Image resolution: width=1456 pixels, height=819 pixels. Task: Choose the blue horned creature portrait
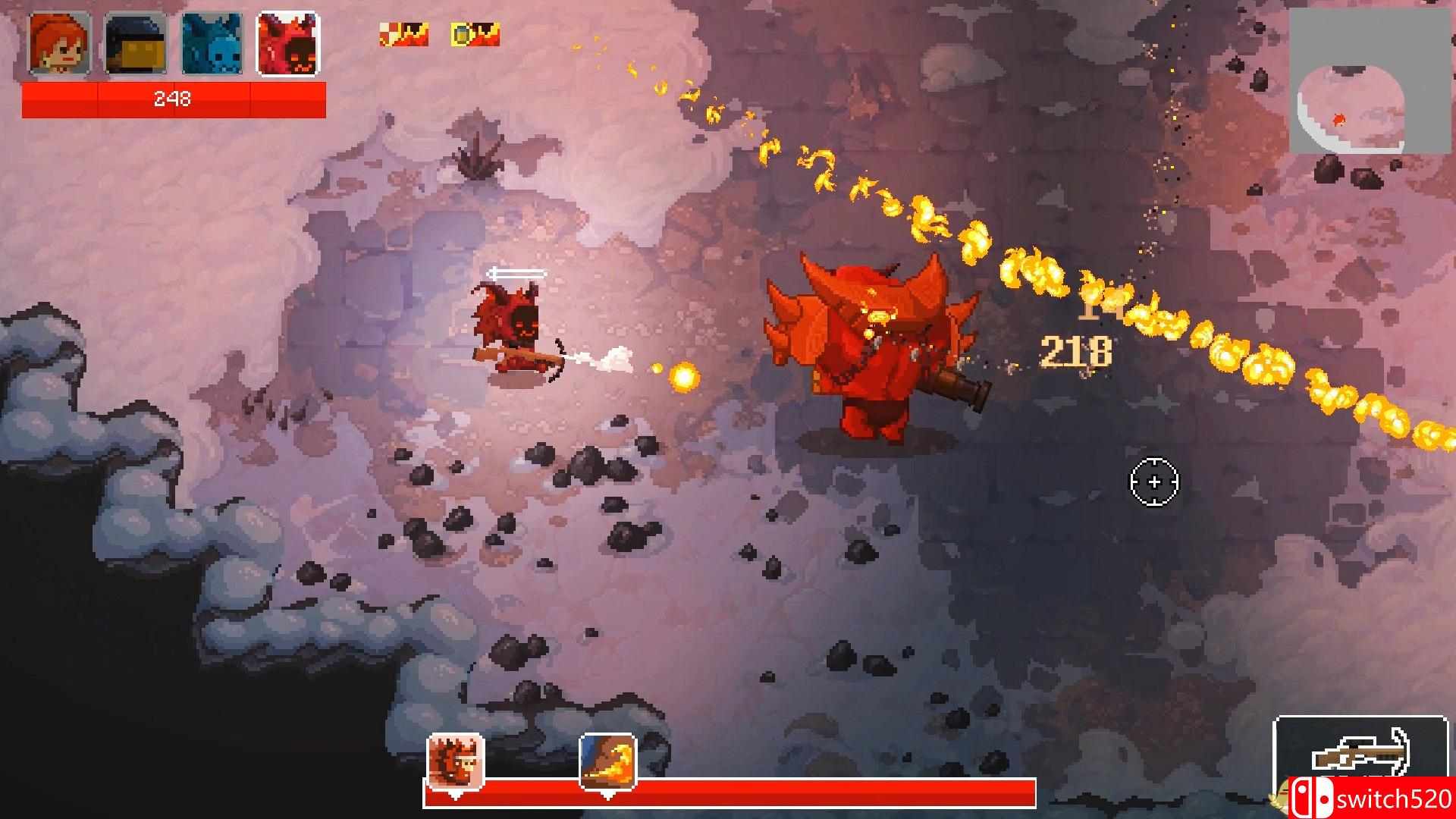click(212, 45)
